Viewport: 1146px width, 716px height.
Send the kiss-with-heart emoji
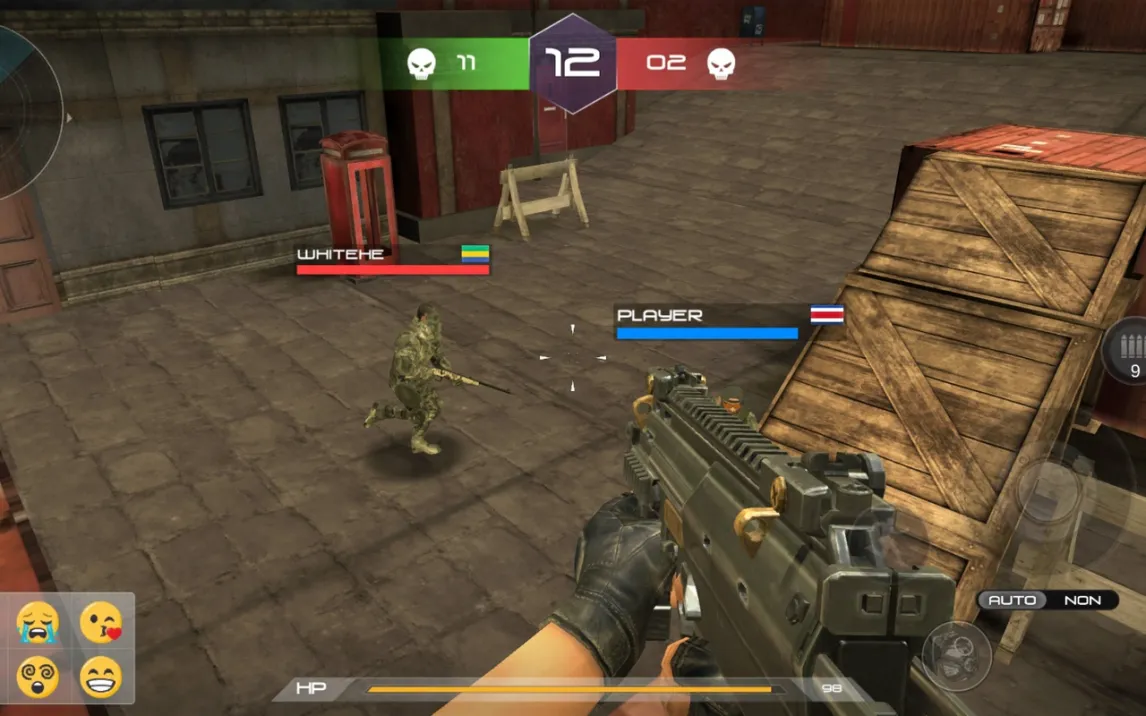101,623
